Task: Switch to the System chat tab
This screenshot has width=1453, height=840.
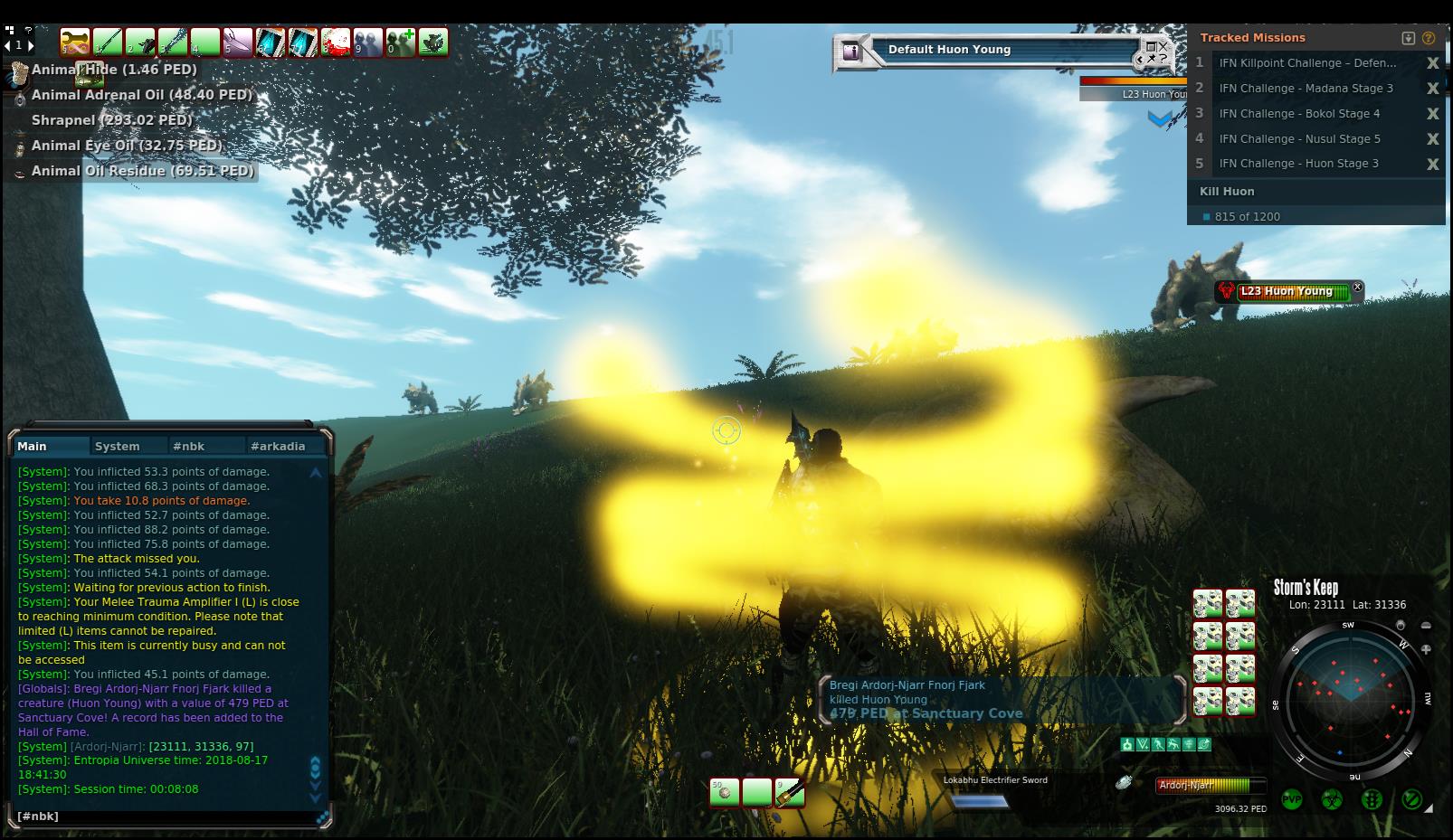Action: pos(118,446)
